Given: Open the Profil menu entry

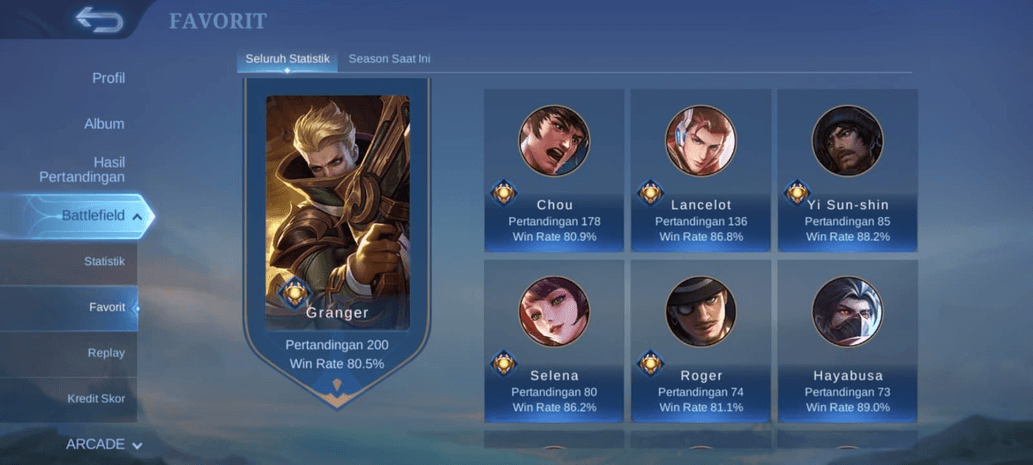Looking at the screenshot, I should point(108,78).
